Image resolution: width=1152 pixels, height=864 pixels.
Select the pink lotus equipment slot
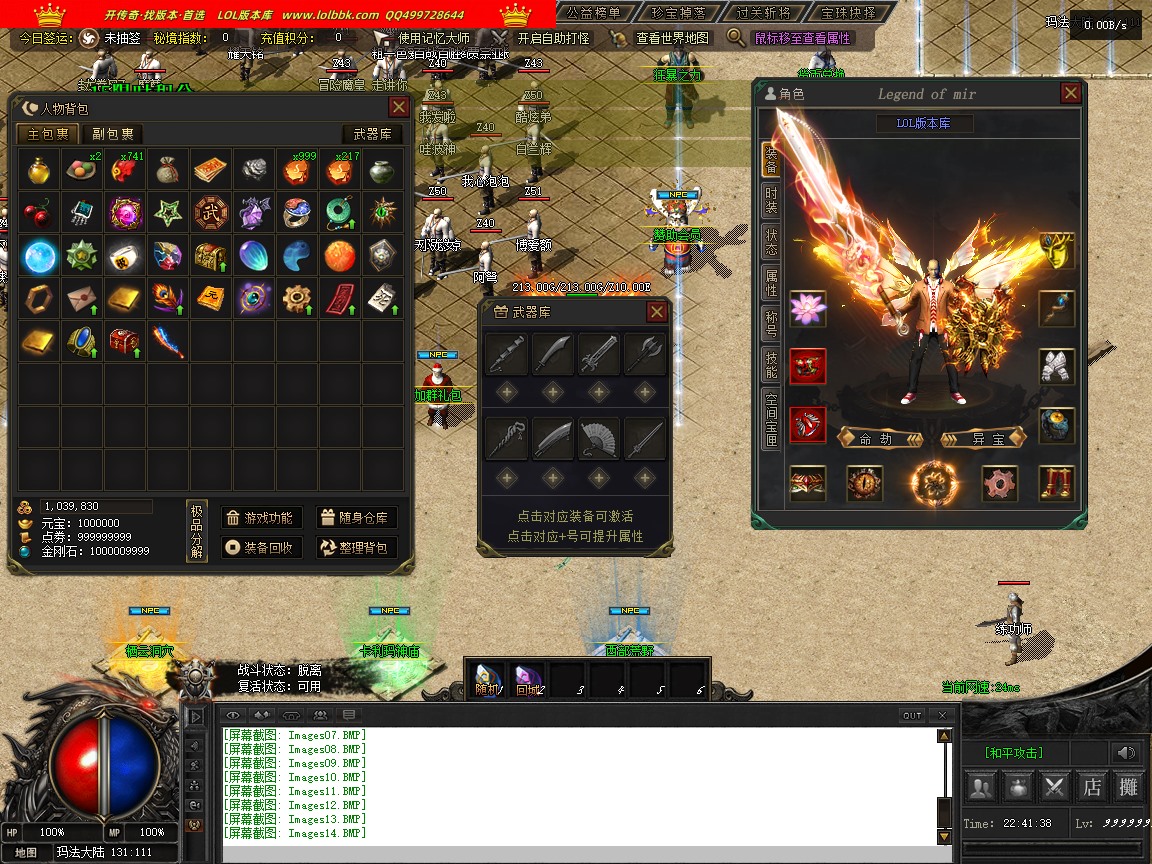[x=808, y=309]
